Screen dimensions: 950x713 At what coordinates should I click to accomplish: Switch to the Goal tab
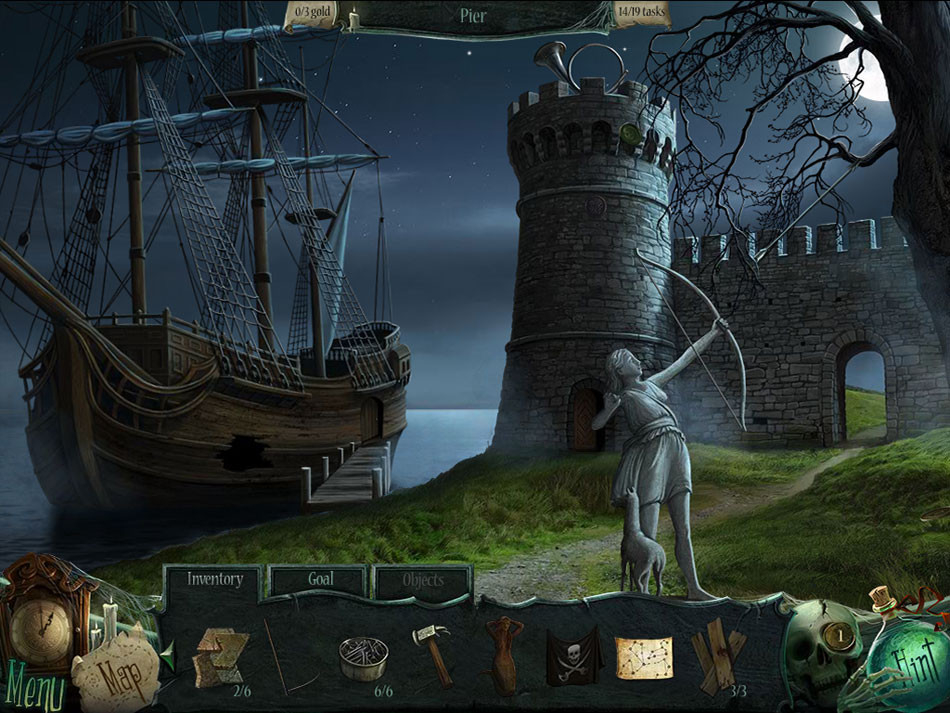point(320,579)
